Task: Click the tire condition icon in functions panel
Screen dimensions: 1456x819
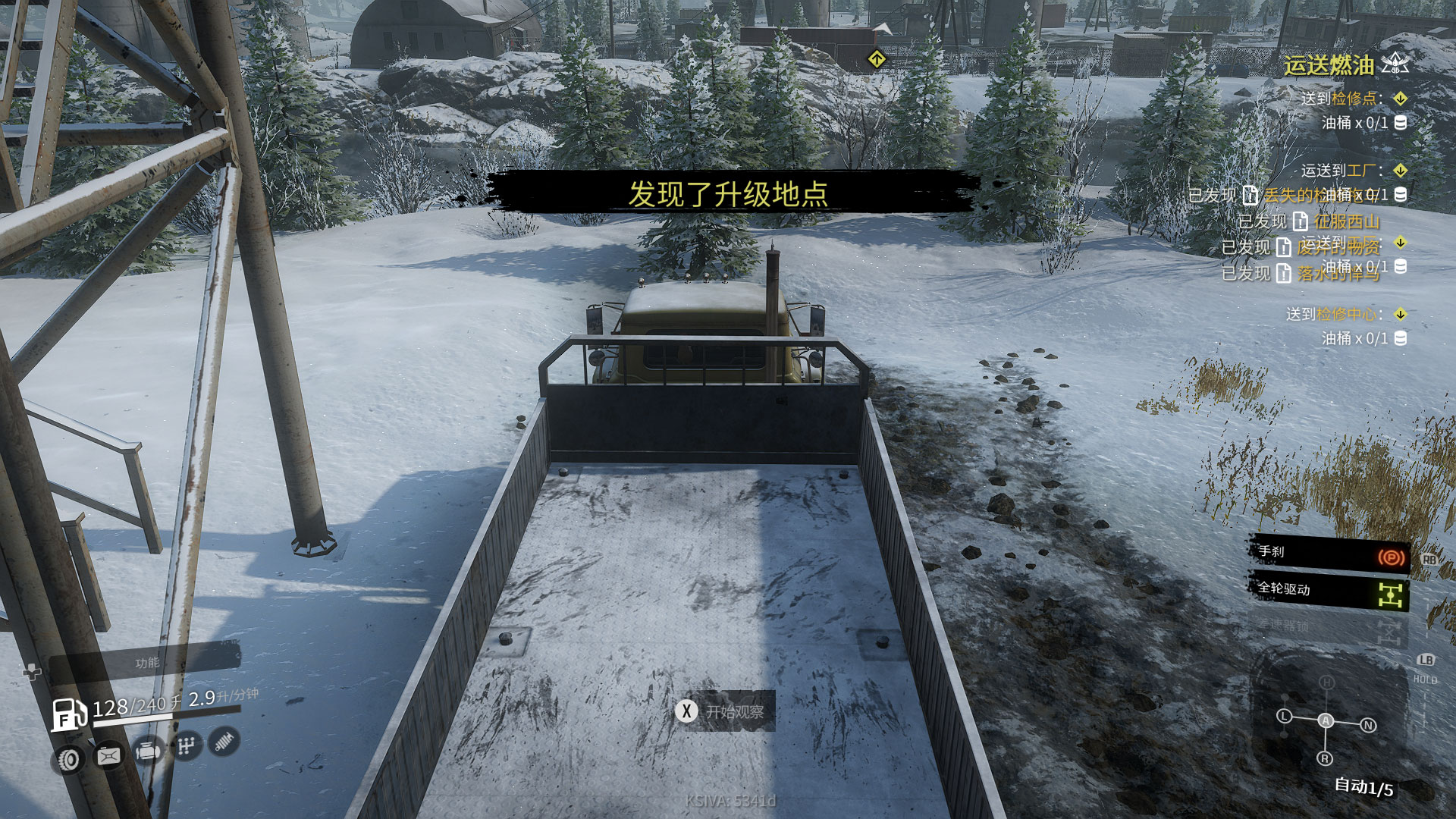Action: (69, 759)
